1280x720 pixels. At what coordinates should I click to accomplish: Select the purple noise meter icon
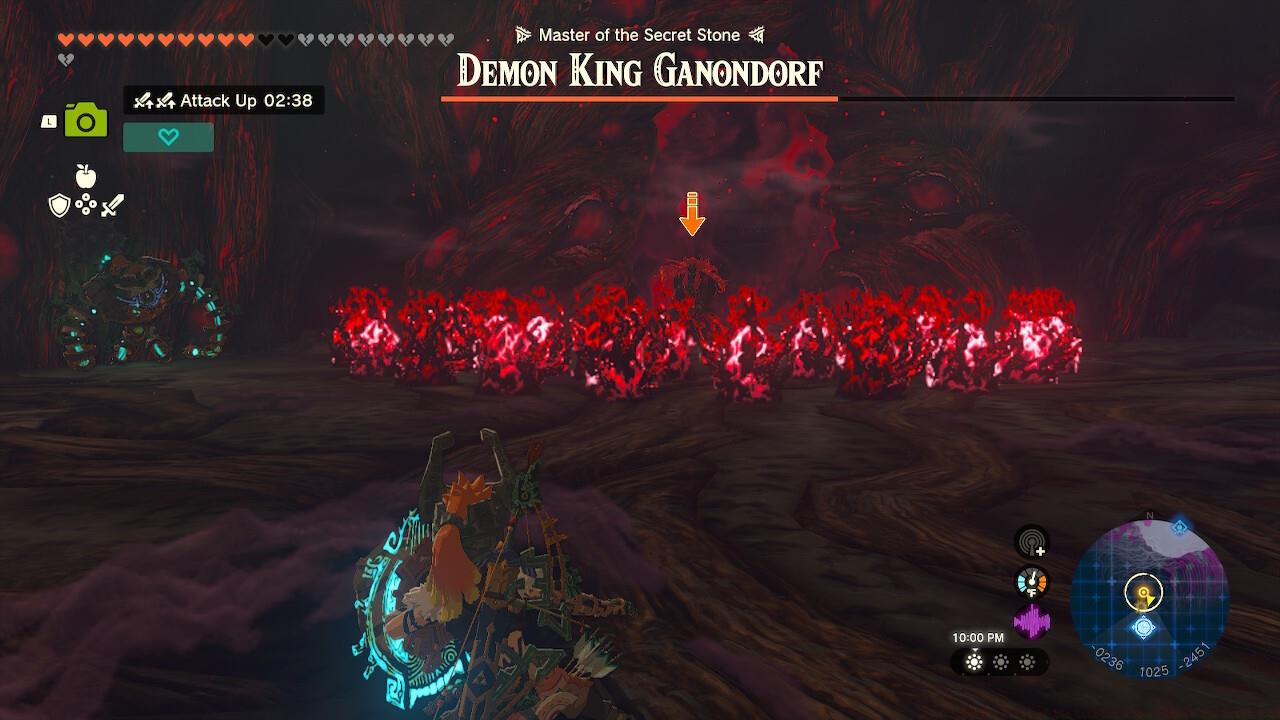point(1034,619)
